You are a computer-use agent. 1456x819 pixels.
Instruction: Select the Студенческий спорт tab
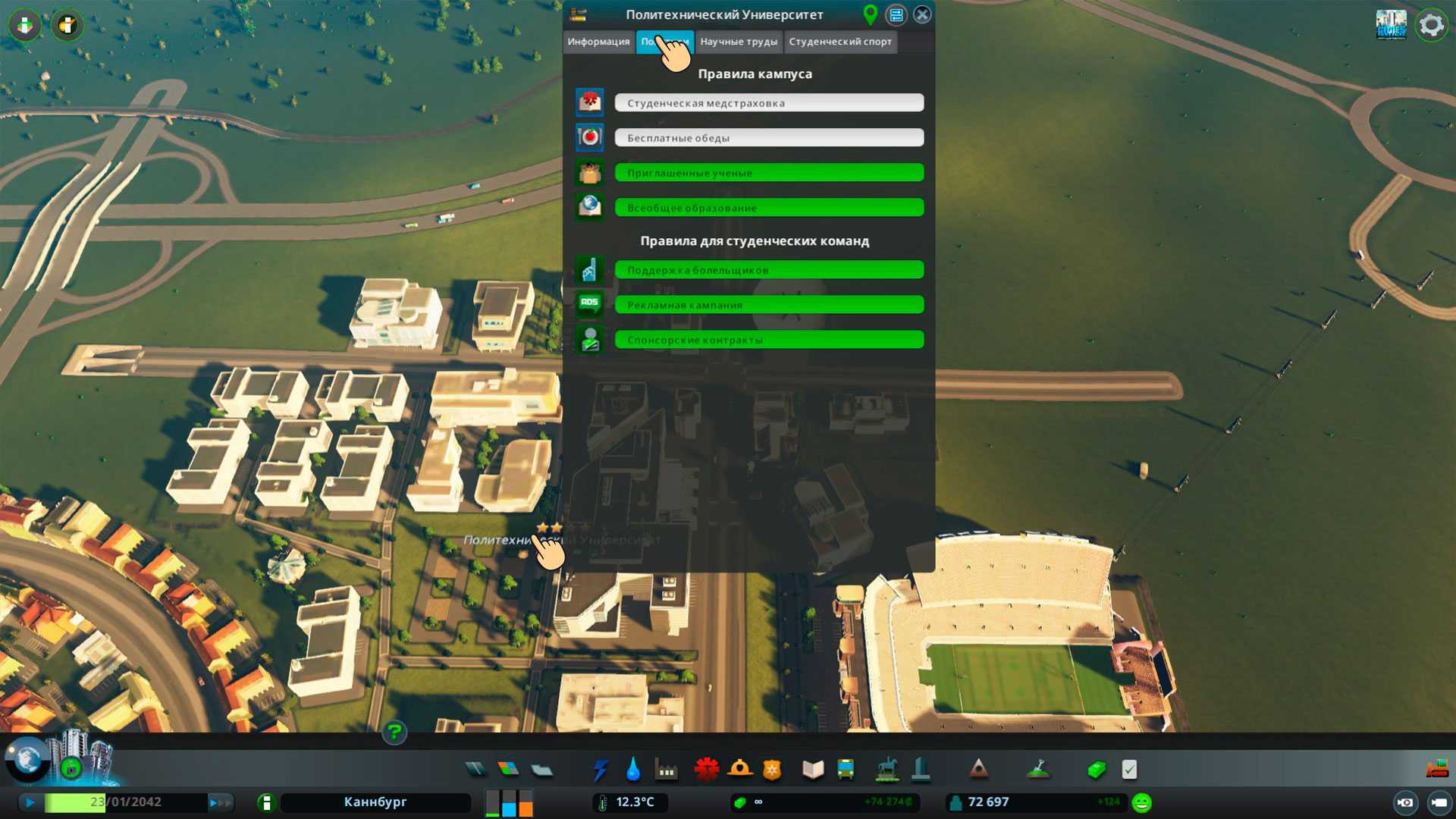[840, 42]
